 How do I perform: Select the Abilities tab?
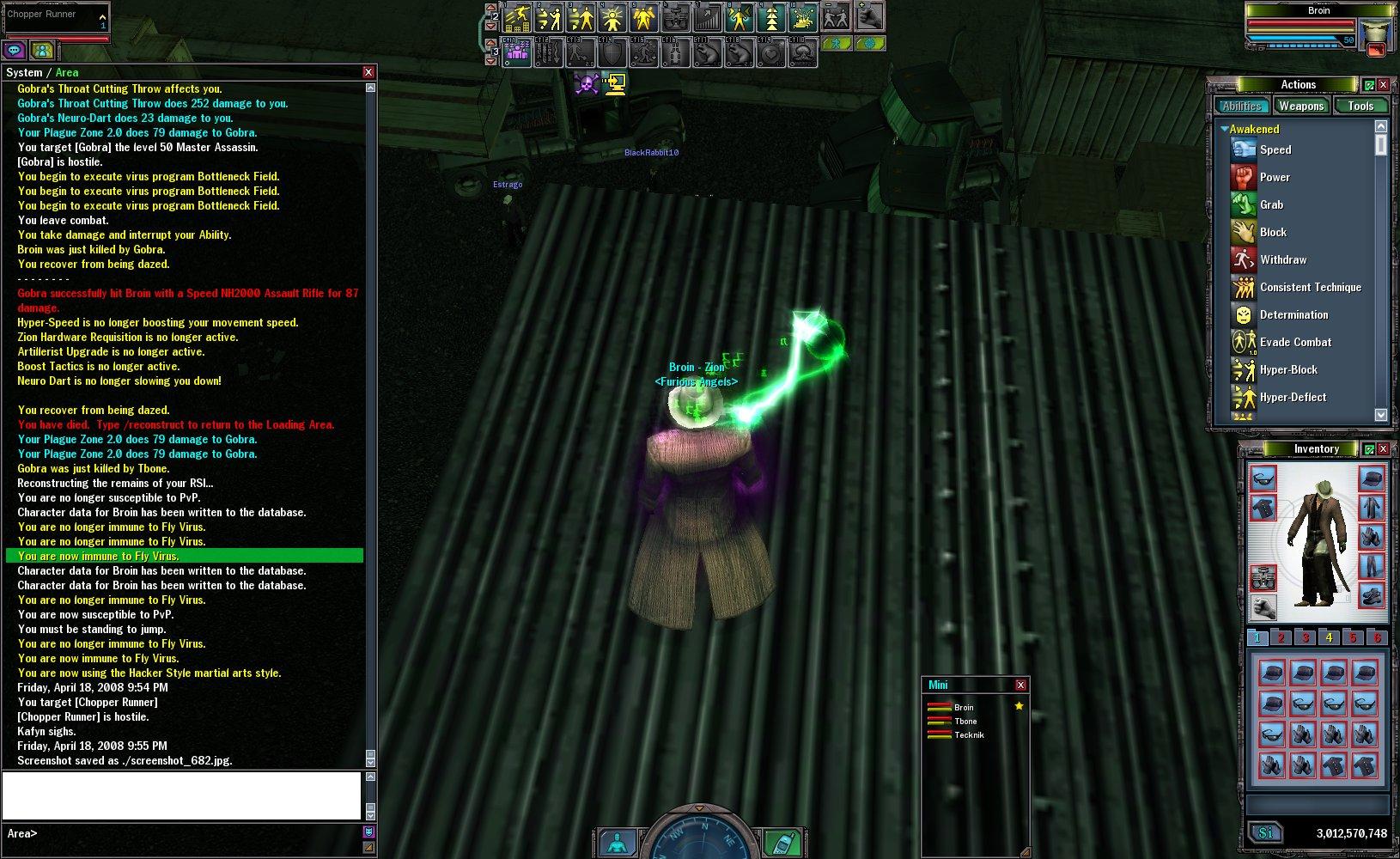(1242, 106)
